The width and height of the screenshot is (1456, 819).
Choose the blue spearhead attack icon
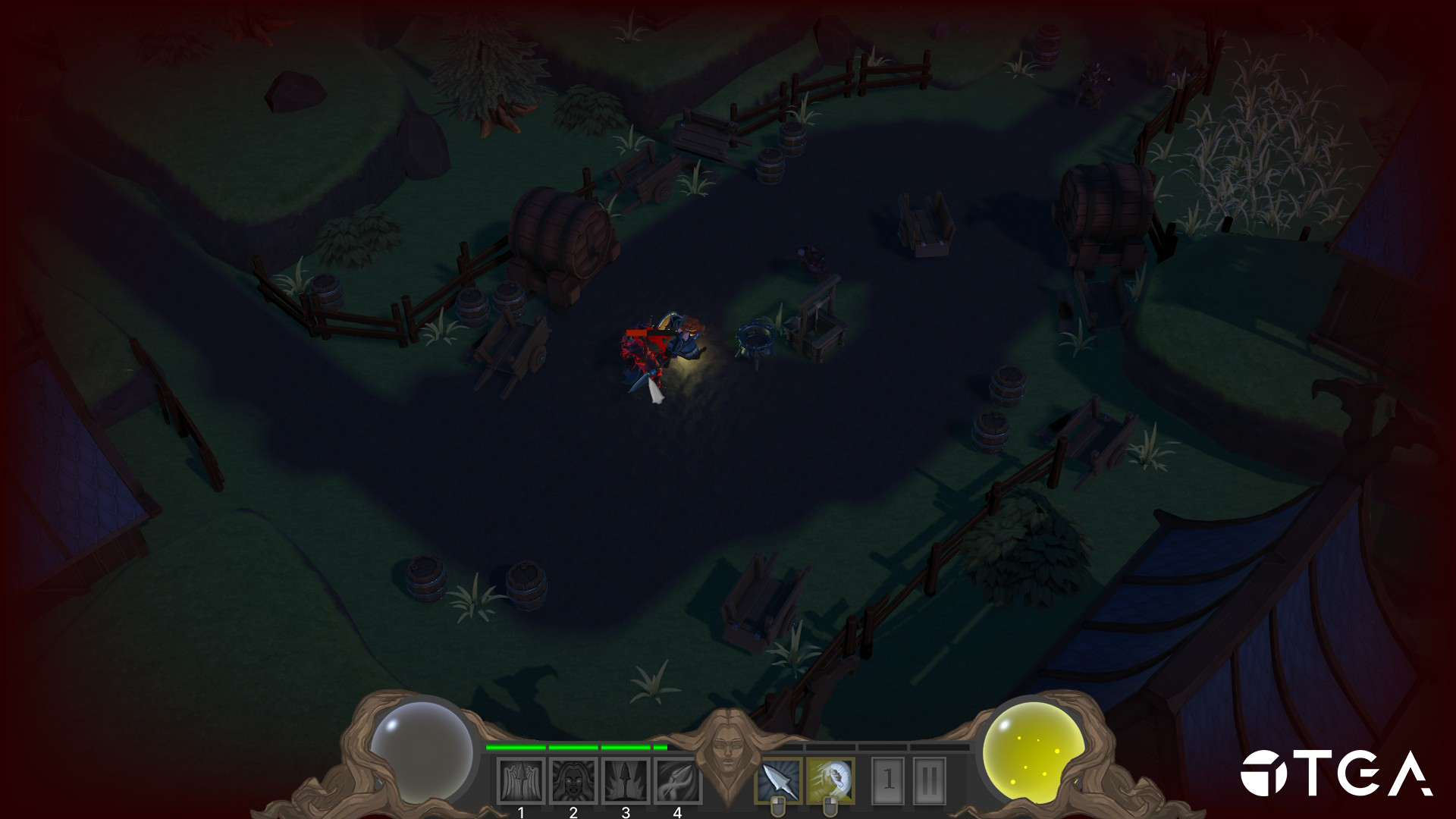778,780
